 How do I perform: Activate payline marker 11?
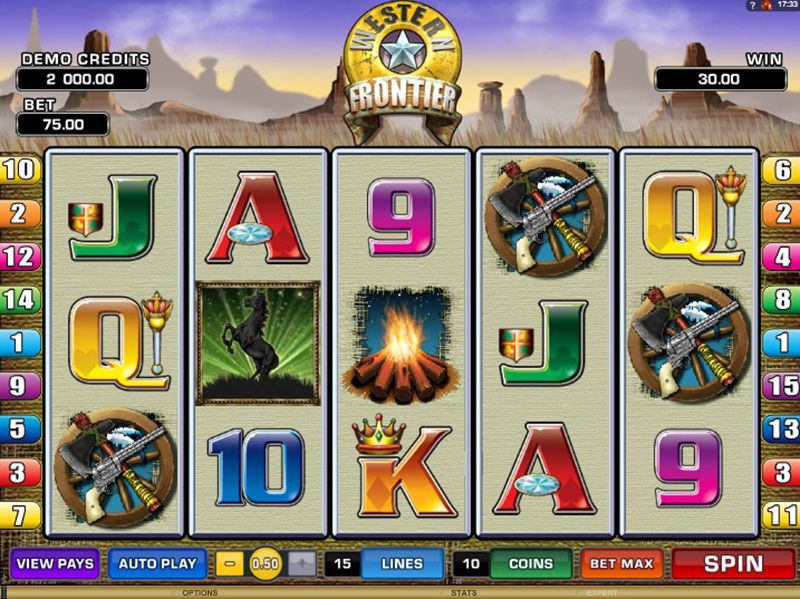(781, 515)
